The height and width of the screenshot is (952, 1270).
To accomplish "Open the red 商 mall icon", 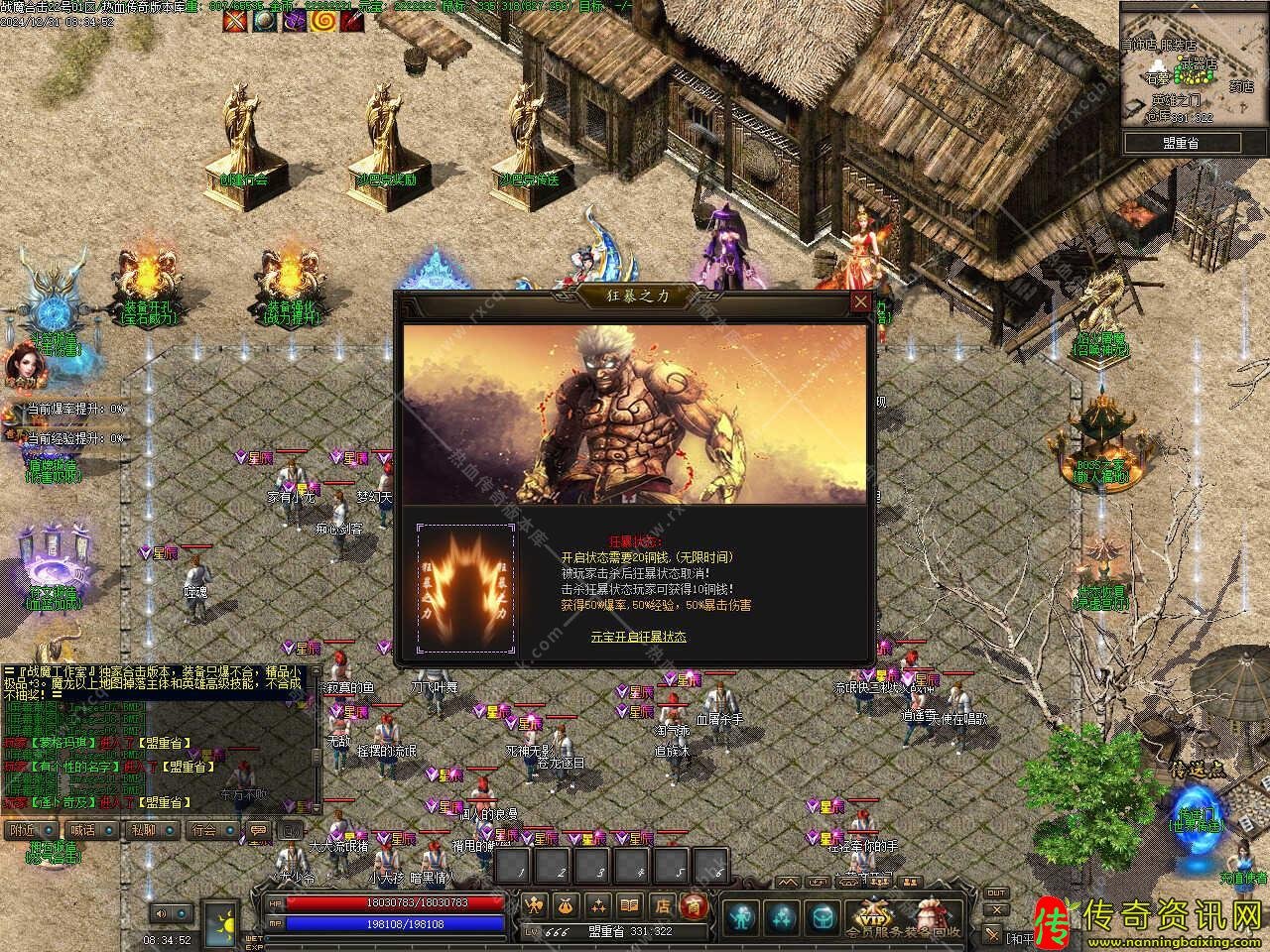I will tap(695, 905).
